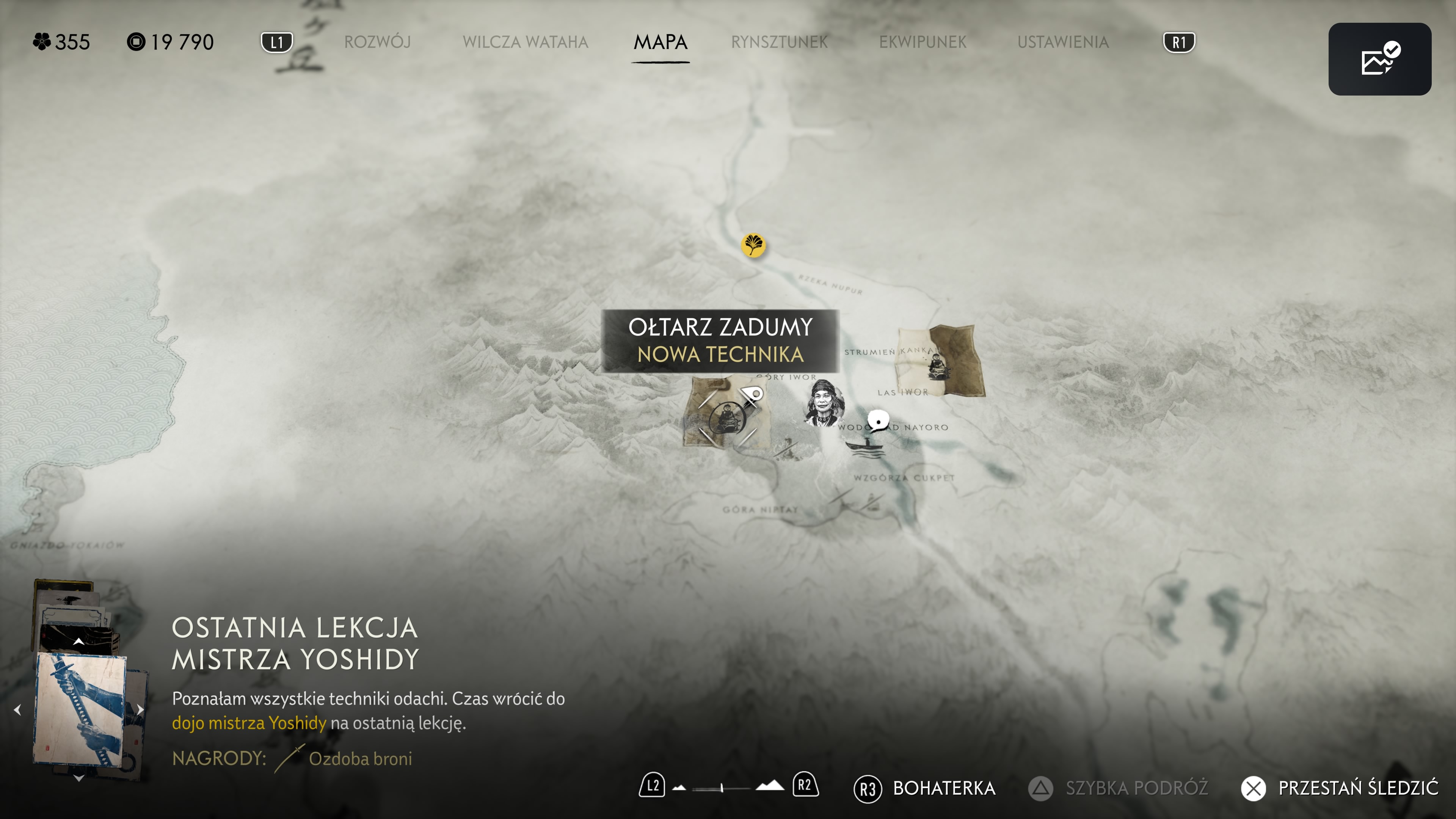
Task: Choose the torn map piece near Strumień Kanka
Action: coord(940,361)
